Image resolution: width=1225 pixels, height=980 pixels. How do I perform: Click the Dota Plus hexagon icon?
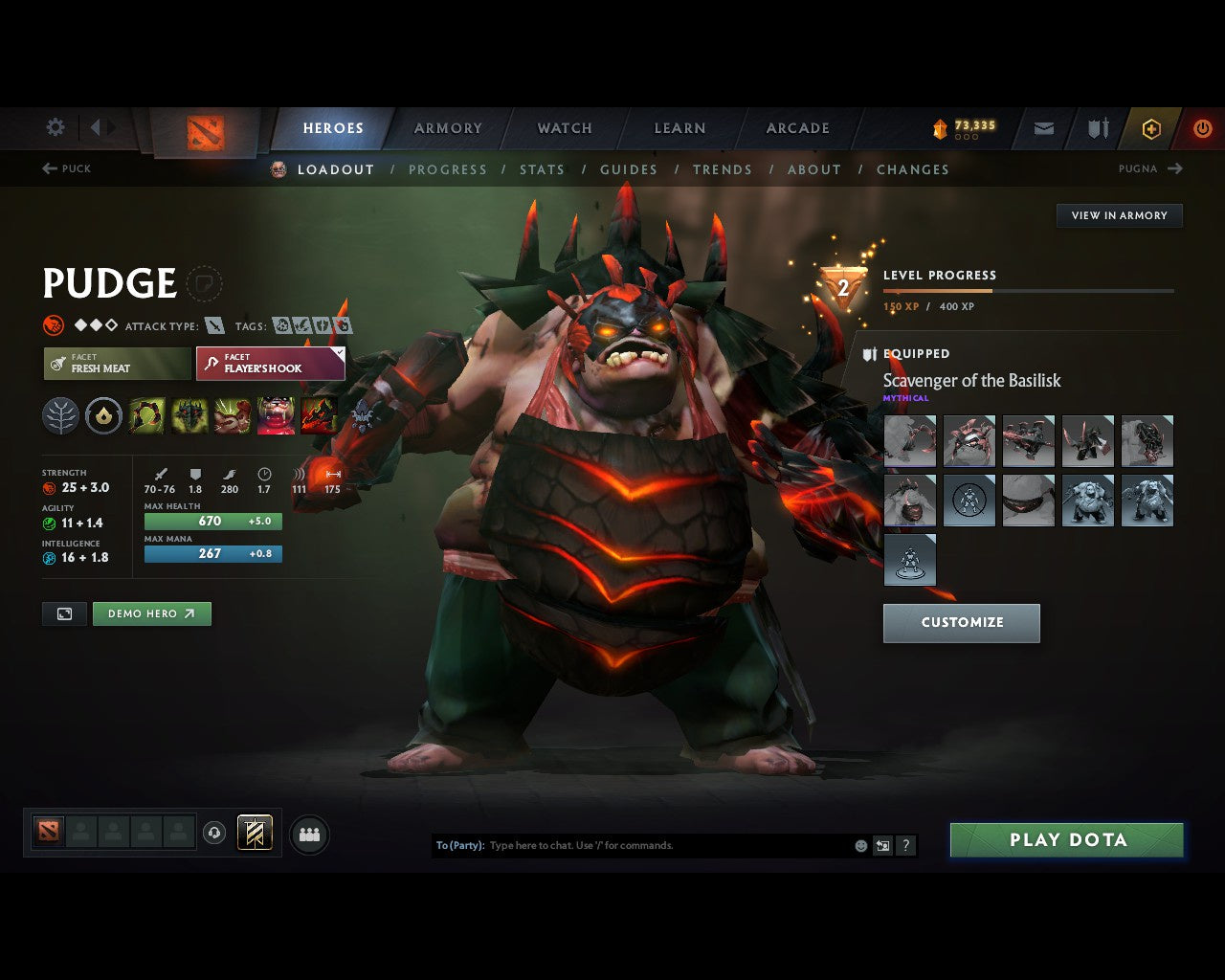coord(1151,127)
